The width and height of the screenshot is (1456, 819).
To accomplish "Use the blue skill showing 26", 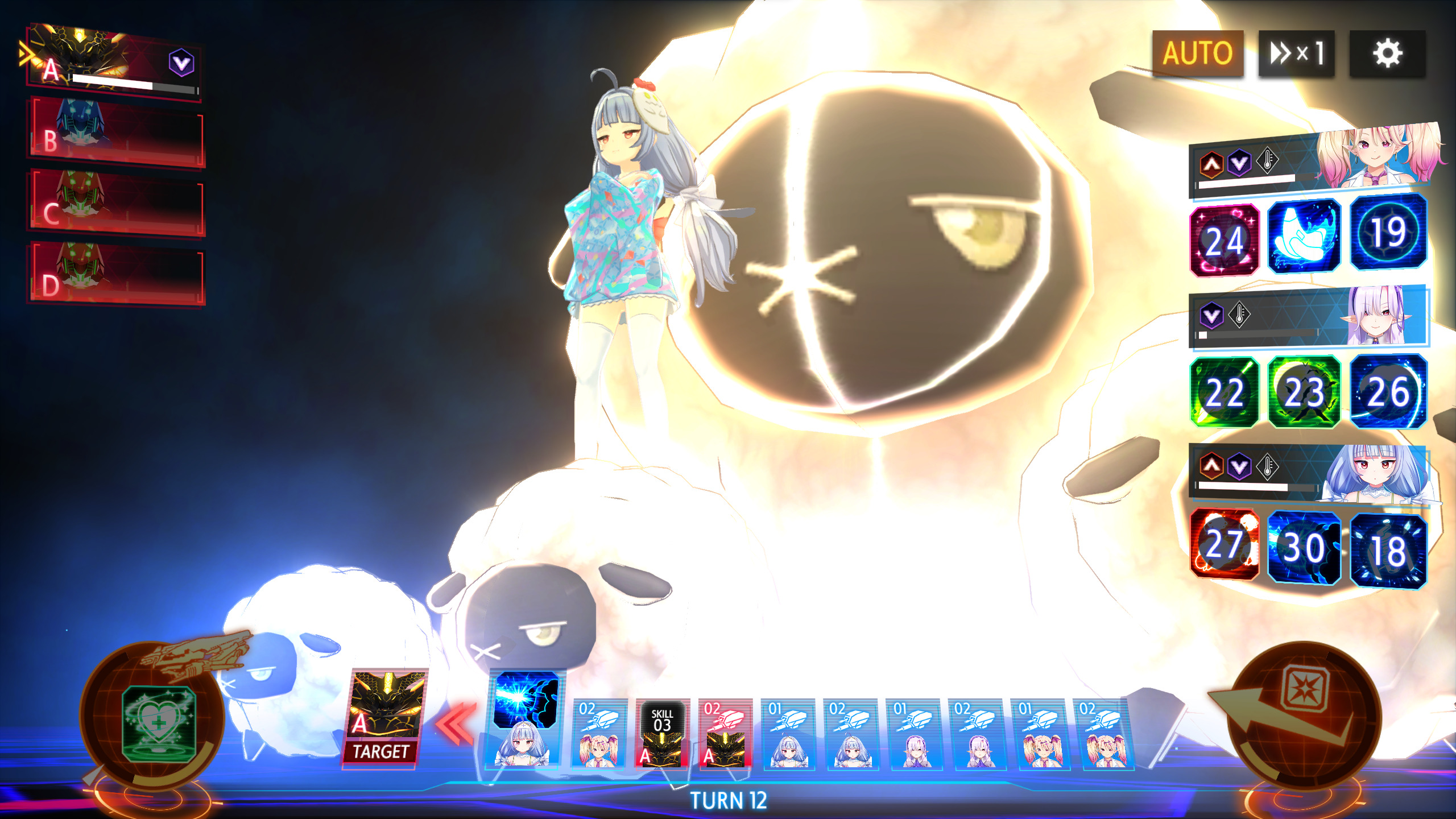I will point(1388,391).
